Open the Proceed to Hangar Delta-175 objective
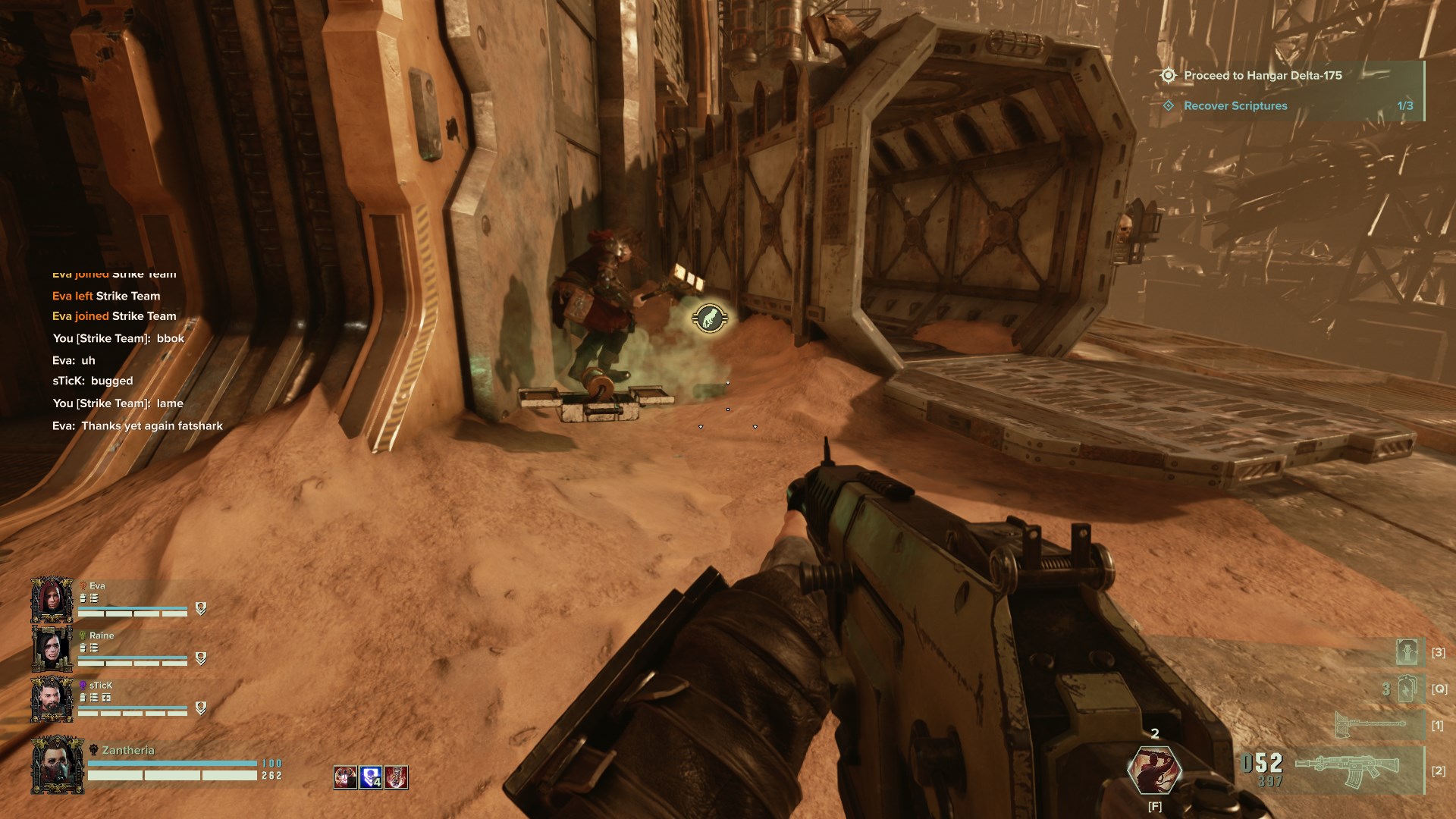 pos(1263,76)
